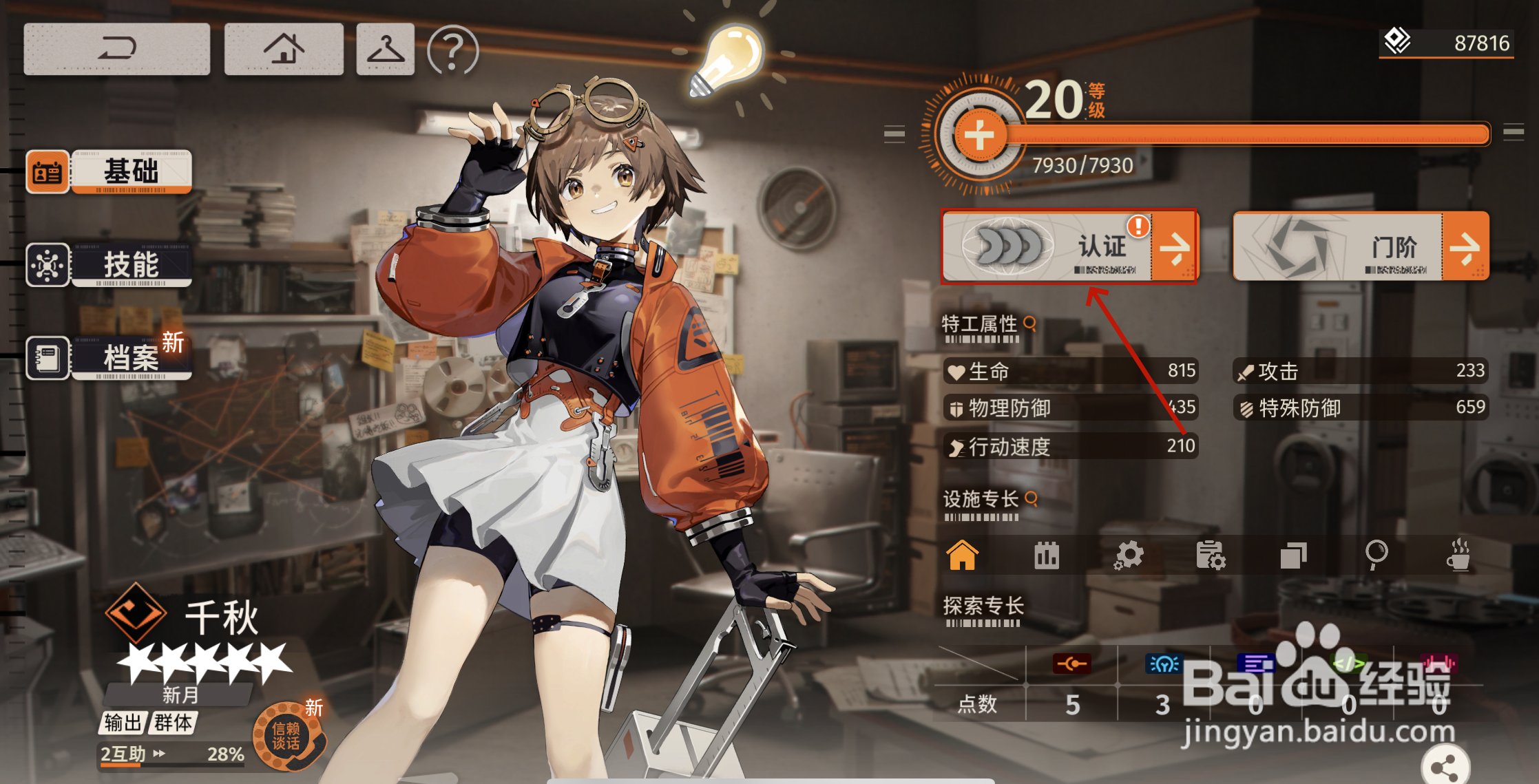Open the 门阶 panel
The image size is (1539, 784).
click(1361, 246)
